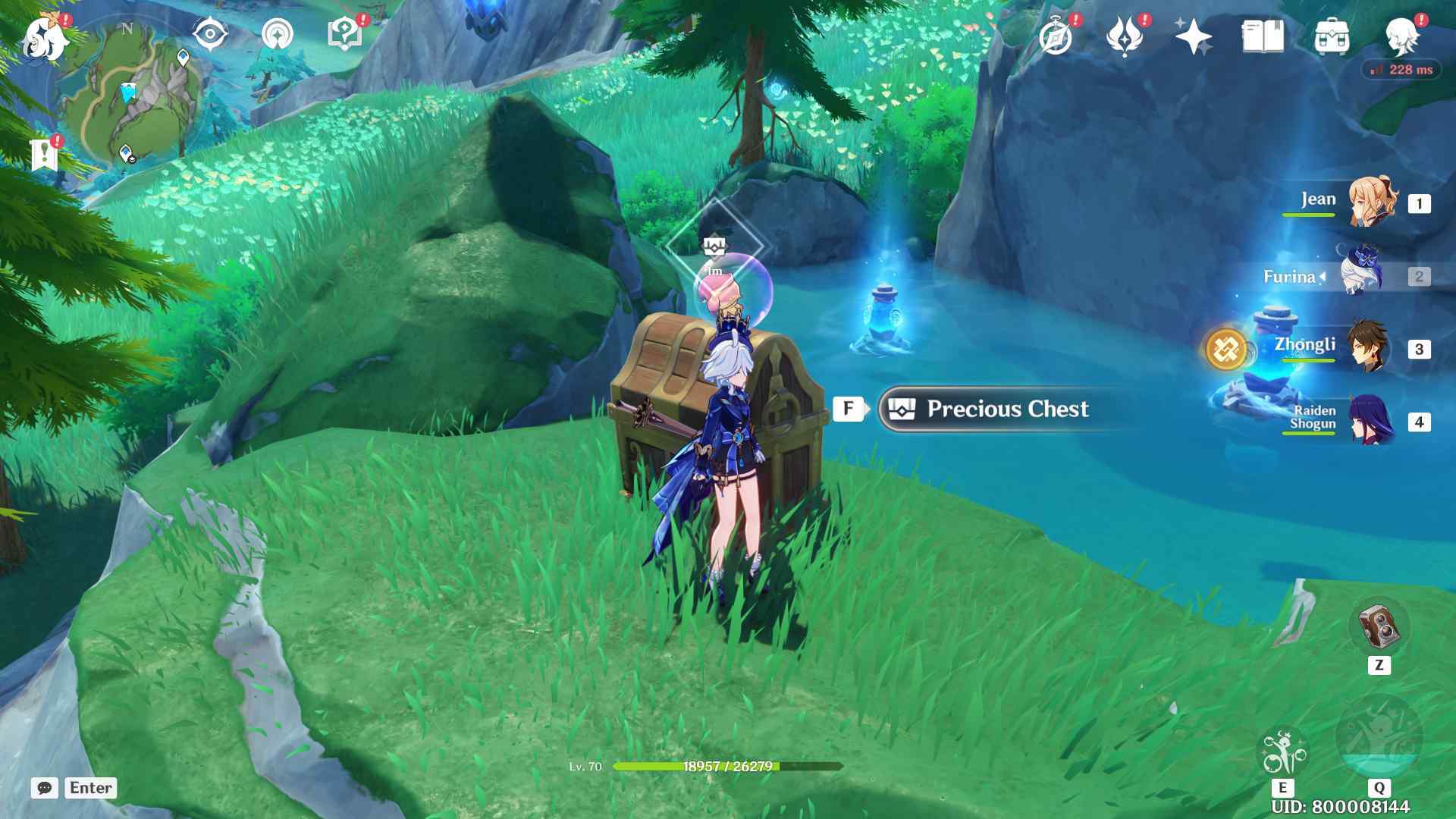The height and width of the screenshot is (819, 1456).
Task: Open the Inventory backpack icon
Action: coord(1332,36)
